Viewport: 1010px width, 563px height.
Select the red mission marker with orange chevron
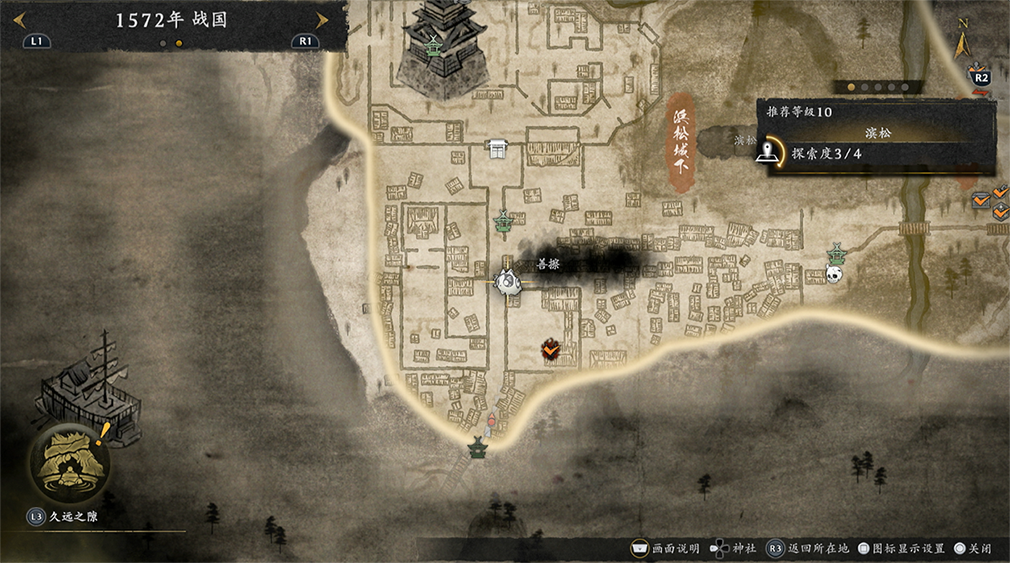pos(550,350)
